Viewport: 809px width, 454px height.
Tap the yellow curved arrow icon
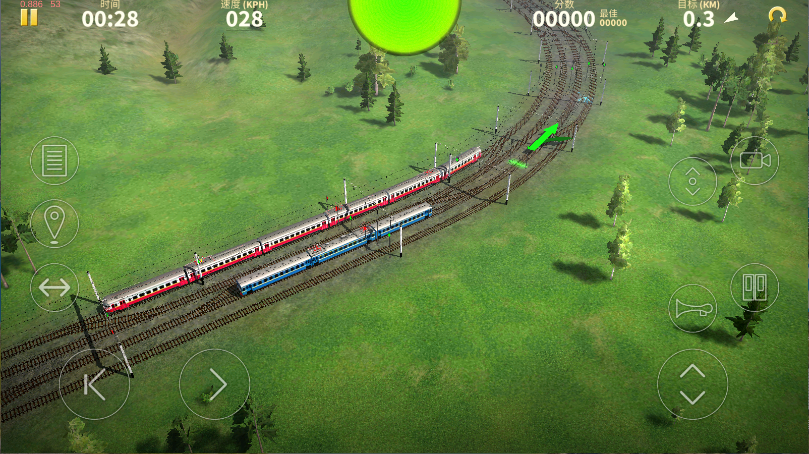[x=776, y=16]
